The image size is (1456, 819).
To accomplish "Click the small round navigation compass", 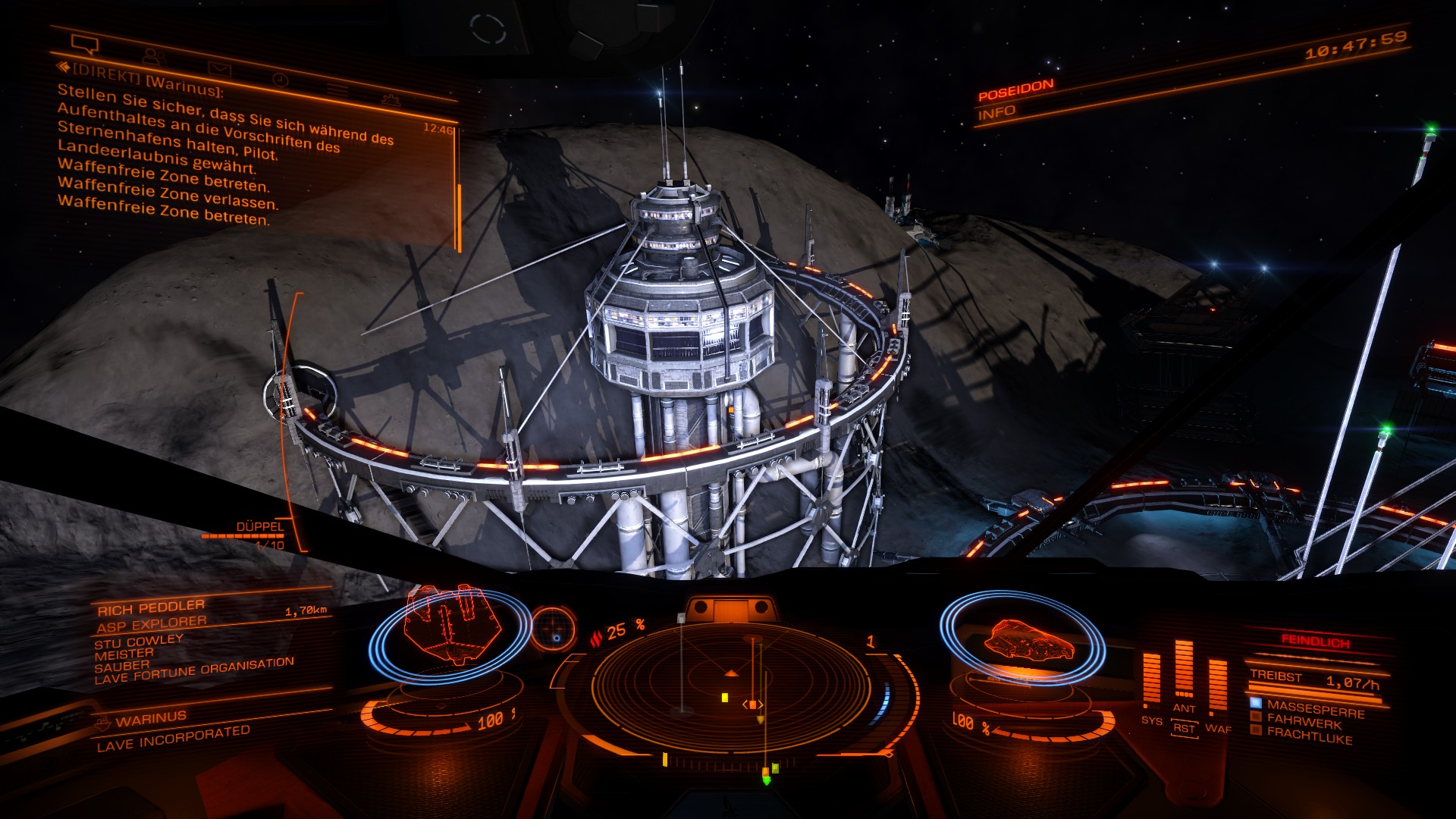I will [x=554, y=628].
